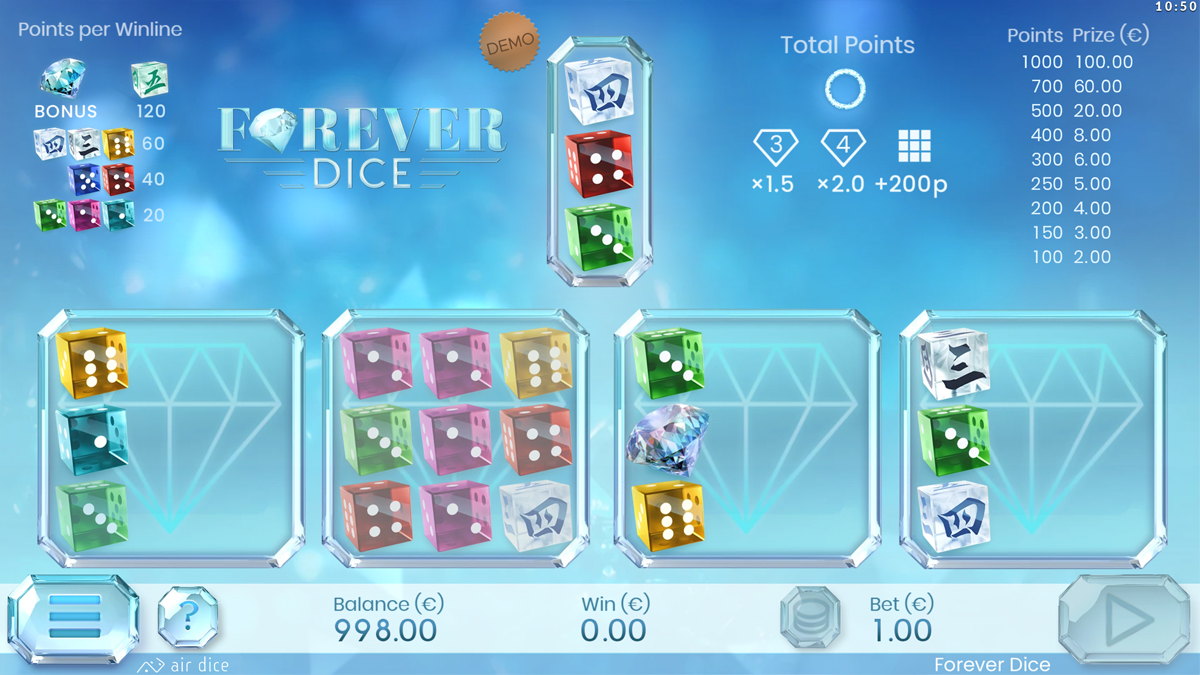Click the coin stack bet button
The image size is (1200, 675).
(810, 617)
